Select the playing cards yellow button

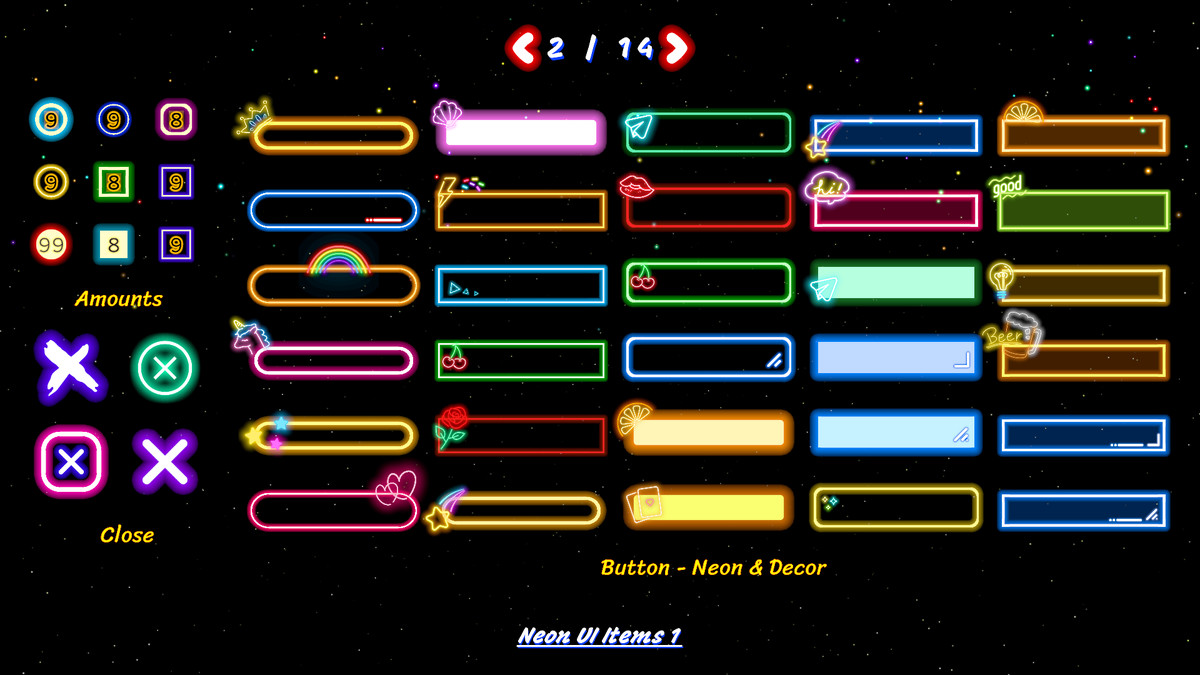pyautogui.click(x=708, y=507)
